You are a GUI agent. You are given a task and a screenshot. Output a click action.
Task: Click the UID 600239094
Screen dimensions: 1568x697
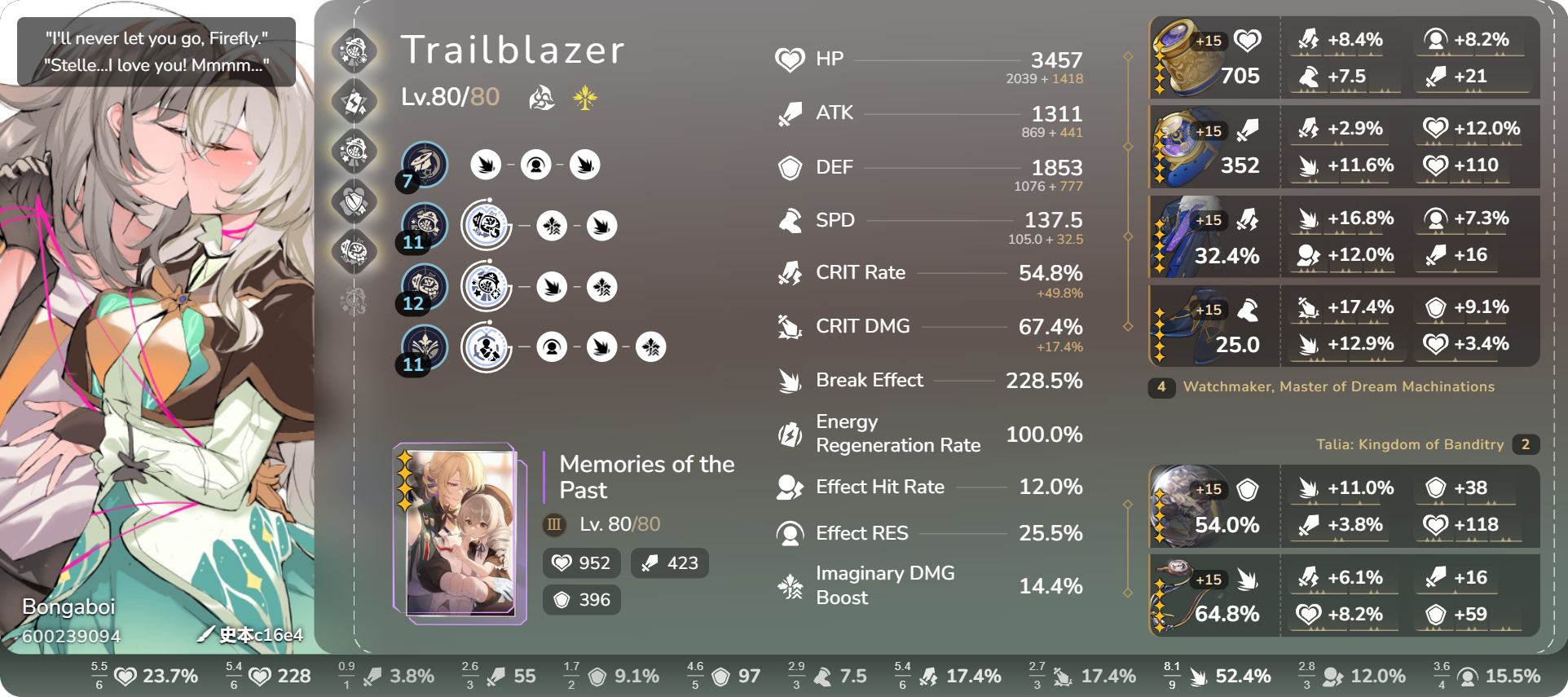[72, 637]
